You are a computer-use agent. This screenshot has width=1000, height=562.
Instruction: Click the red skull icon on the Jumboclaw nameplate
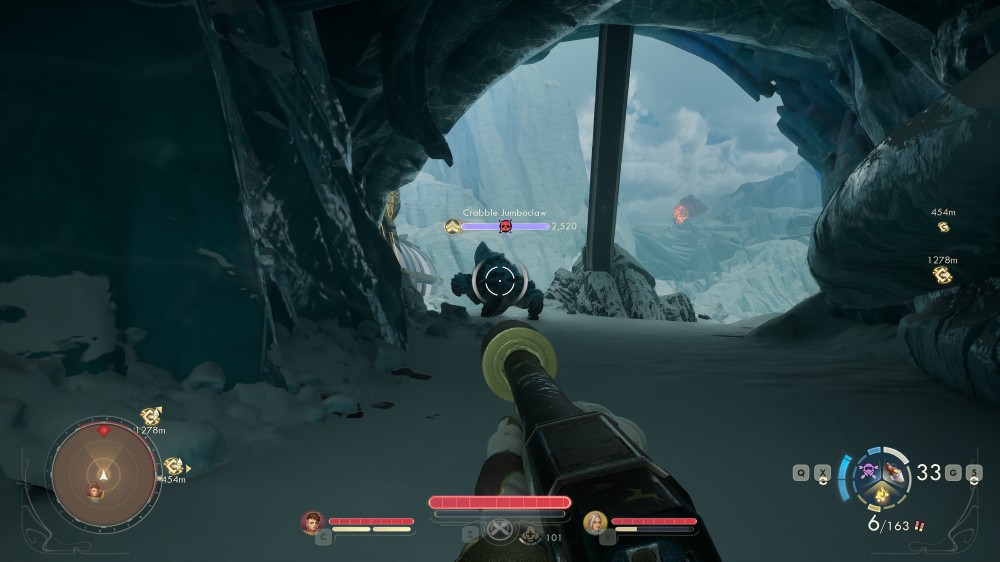(505, 227)
